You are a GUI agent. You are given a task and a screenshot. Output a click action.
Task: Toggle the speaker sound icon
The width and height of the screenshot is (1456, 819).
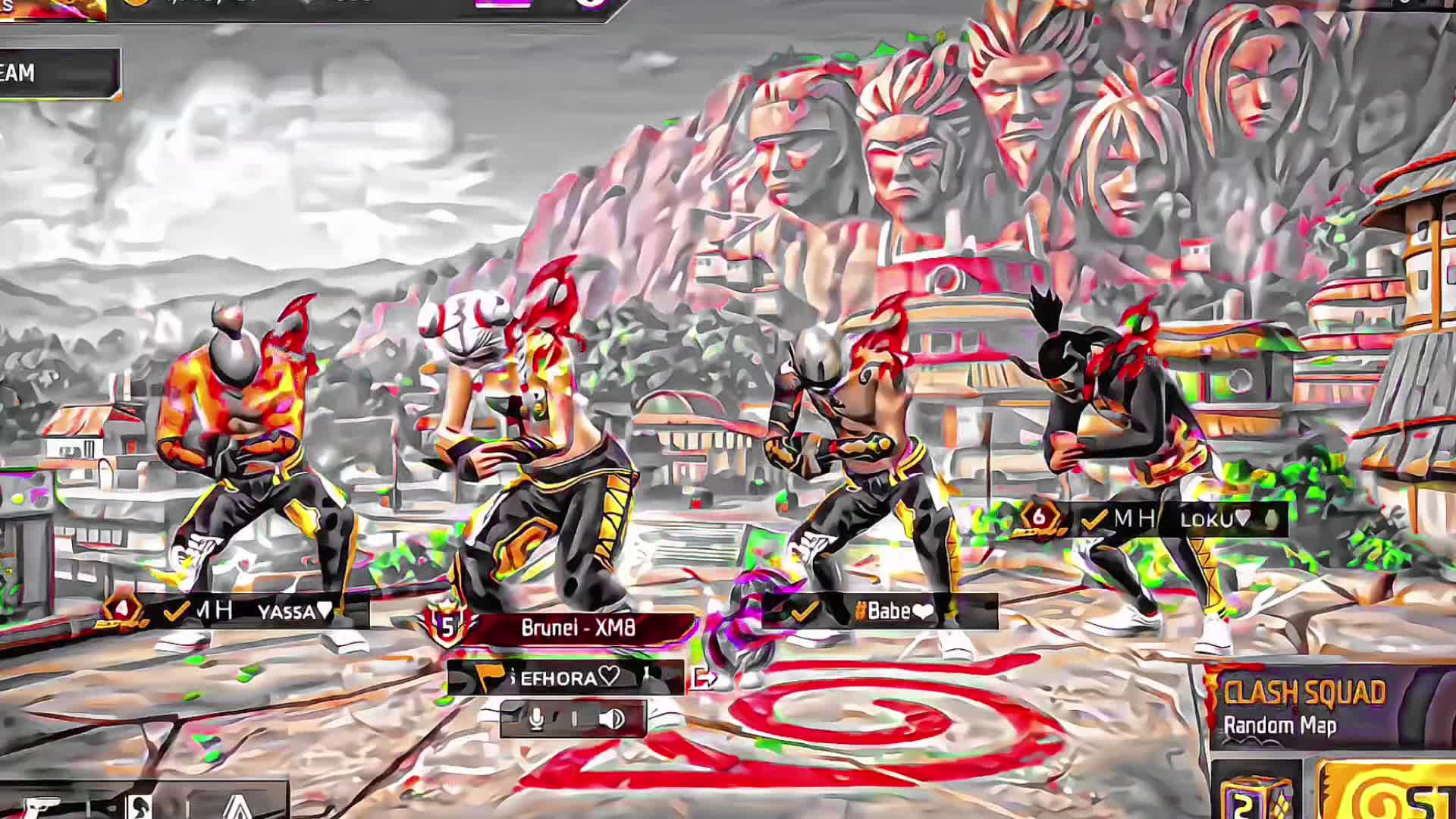[611, 718]
